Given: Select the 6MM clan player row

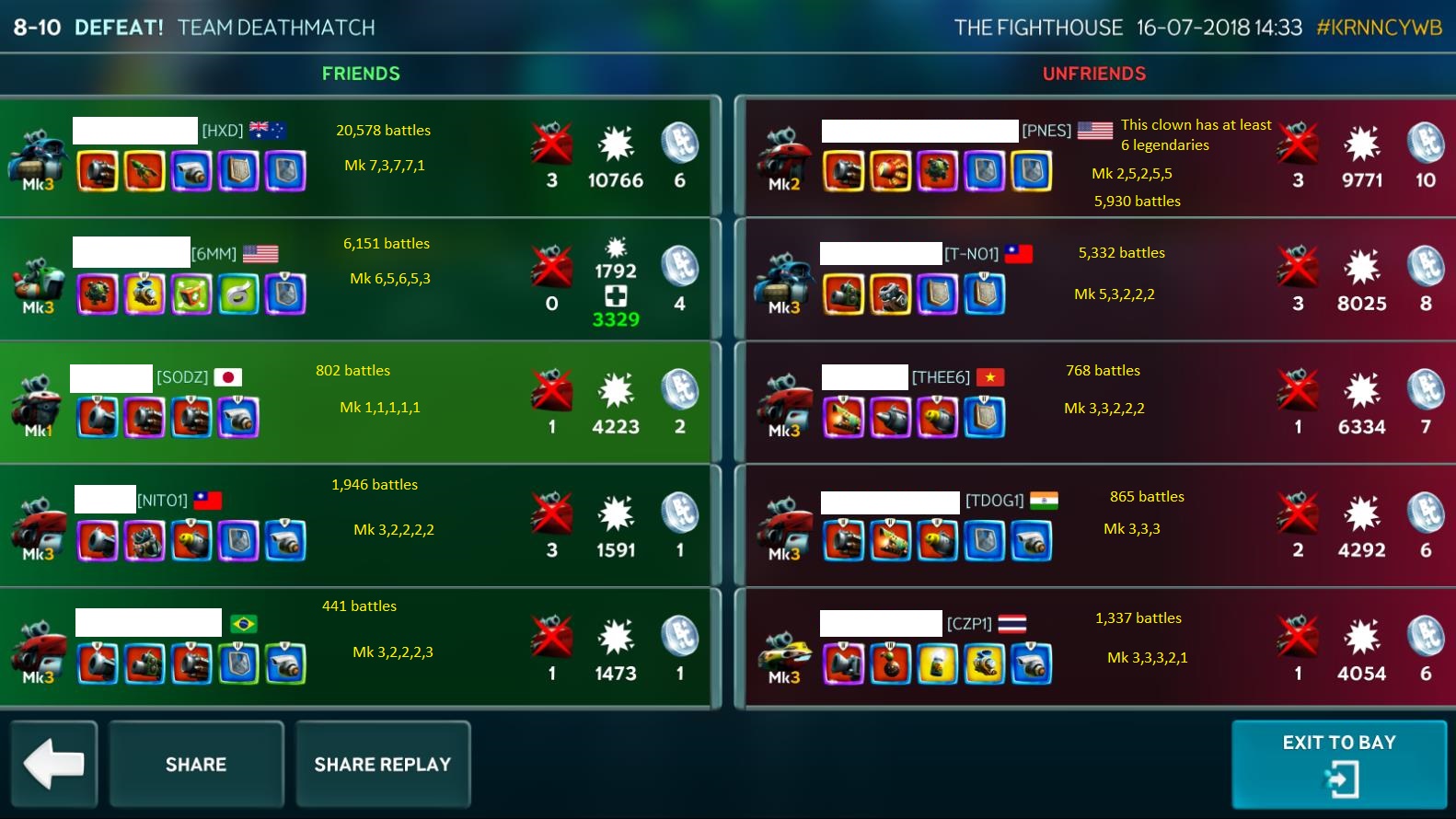Looking at the screenshot, I should coord(359,280).
